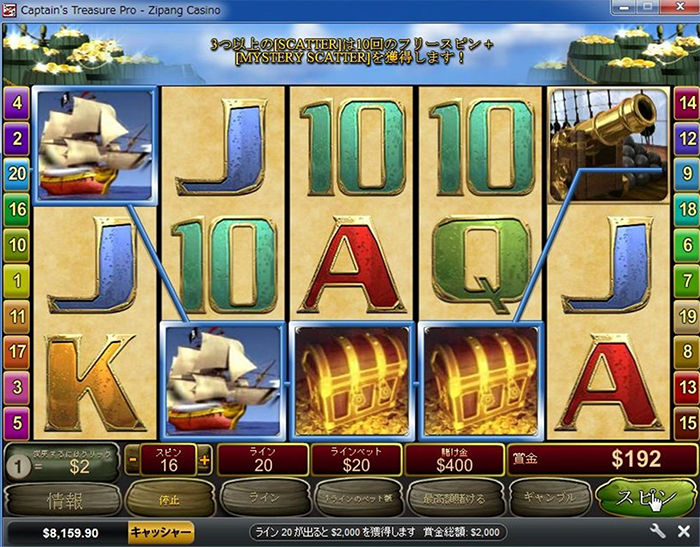Image resolution: width=700 pixels, height=547 pixels.
Task: Select payline 9 marker on the right
Action: (x=686, y=173)
